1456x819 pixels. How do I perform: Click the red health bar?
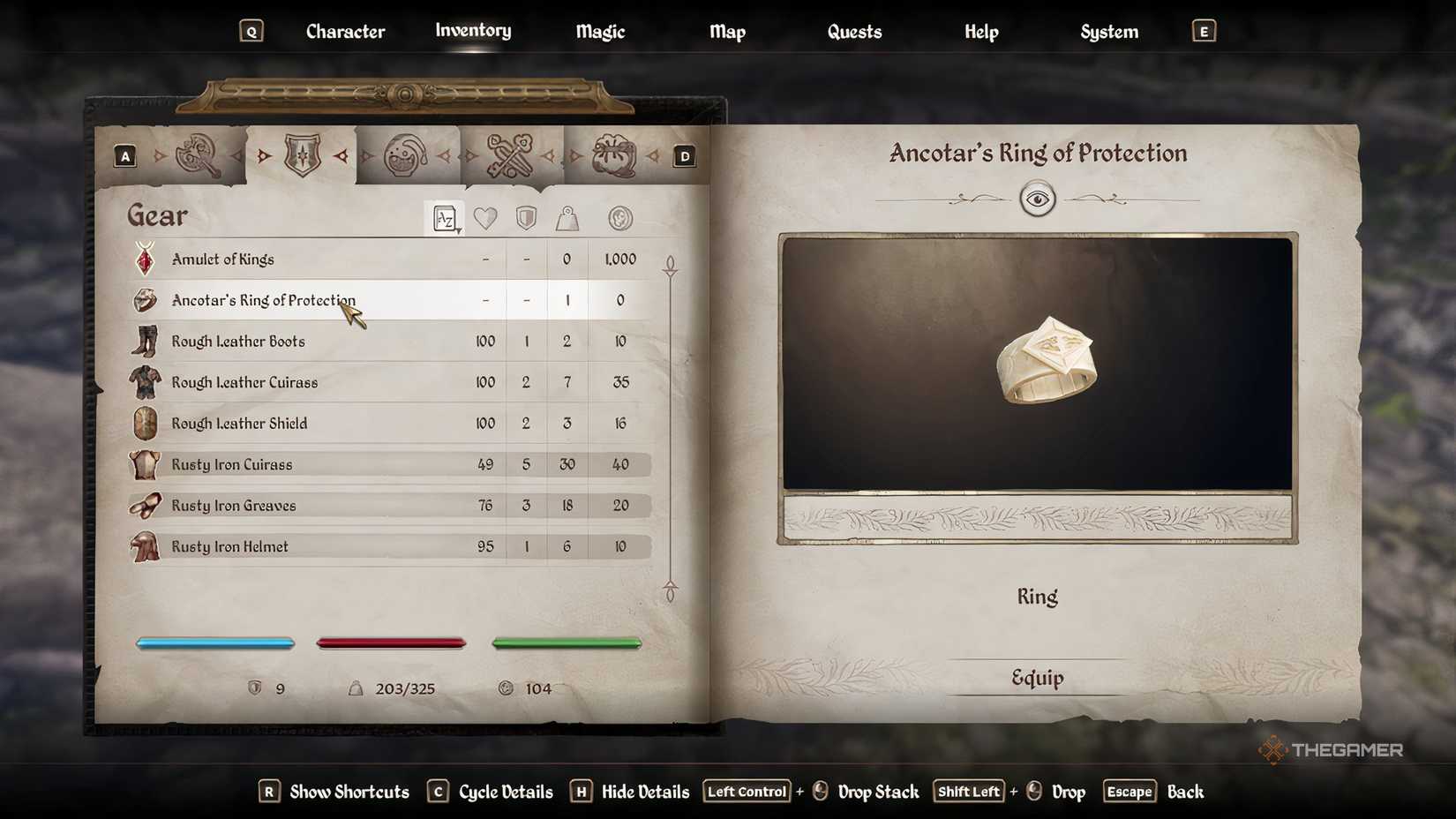(391, 643)
